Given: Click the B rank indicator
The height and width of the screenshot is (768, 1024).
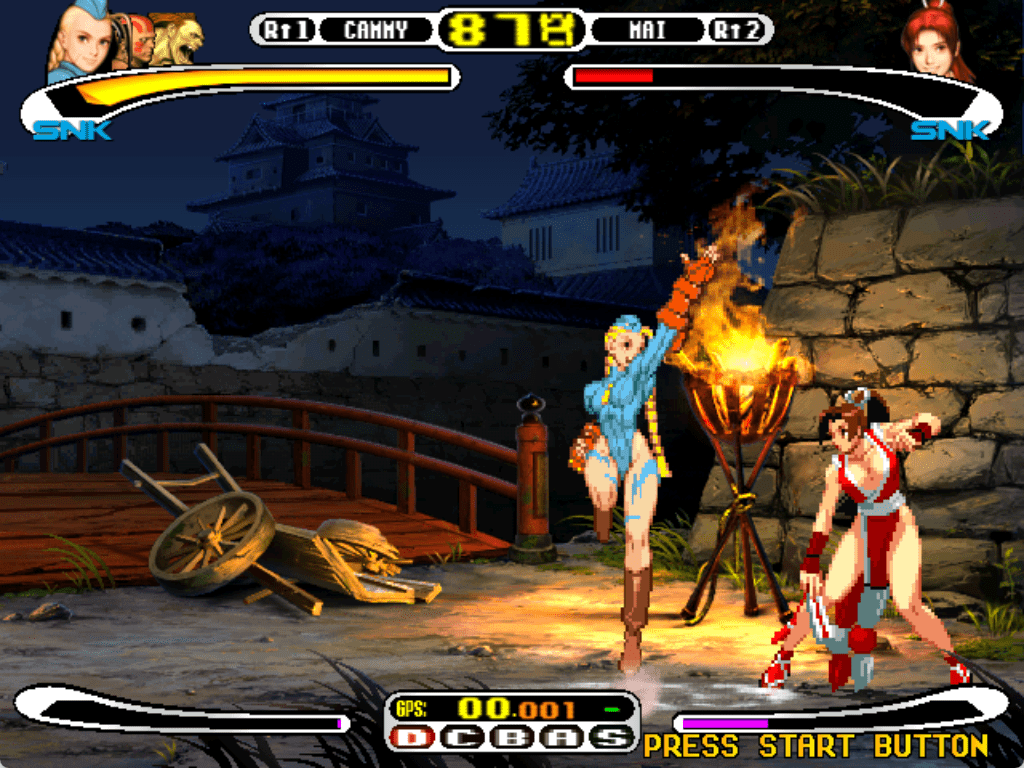Looking at the screenshot, I should (x=512, y=738).
